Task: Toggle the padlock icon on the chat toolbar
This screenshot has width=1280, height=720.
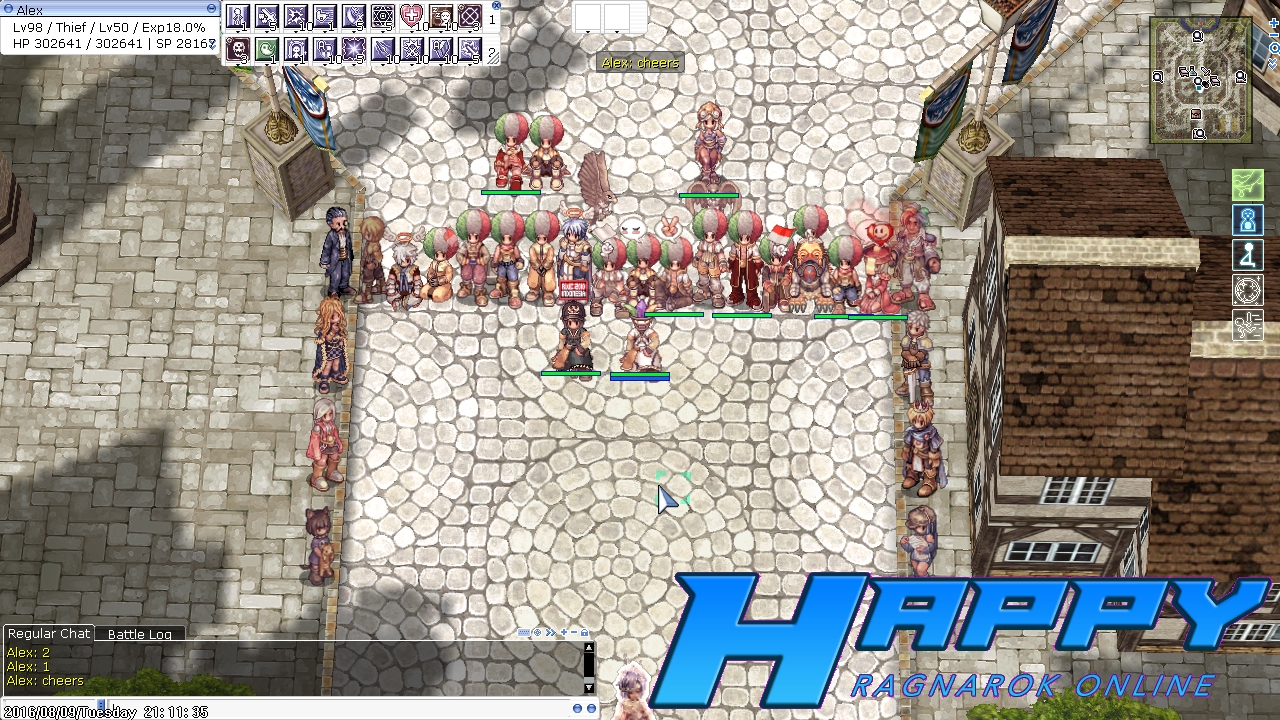Action: click(584, 633)
